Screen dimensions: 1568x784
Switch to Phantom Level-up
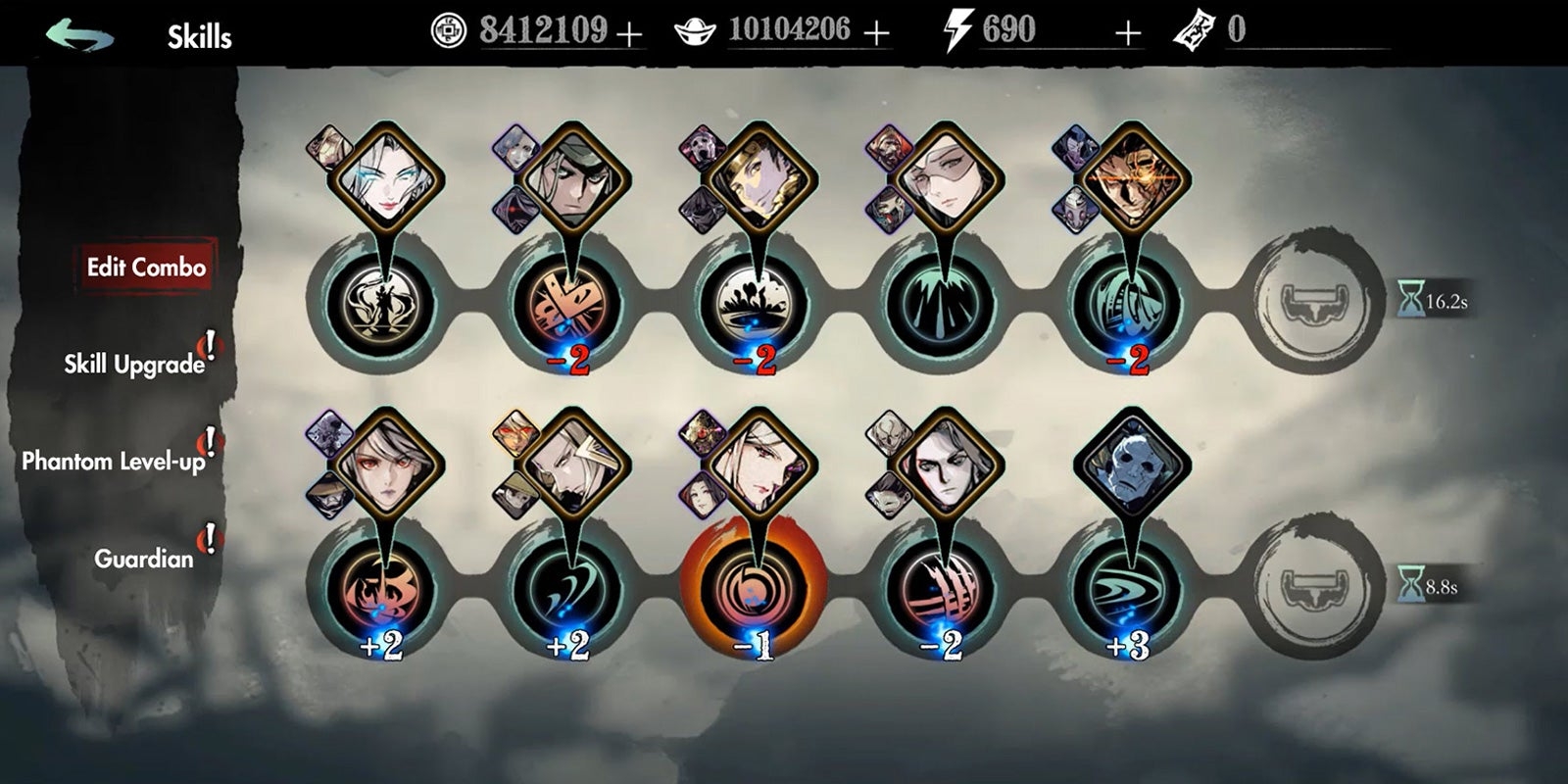[x=114, y=461]
